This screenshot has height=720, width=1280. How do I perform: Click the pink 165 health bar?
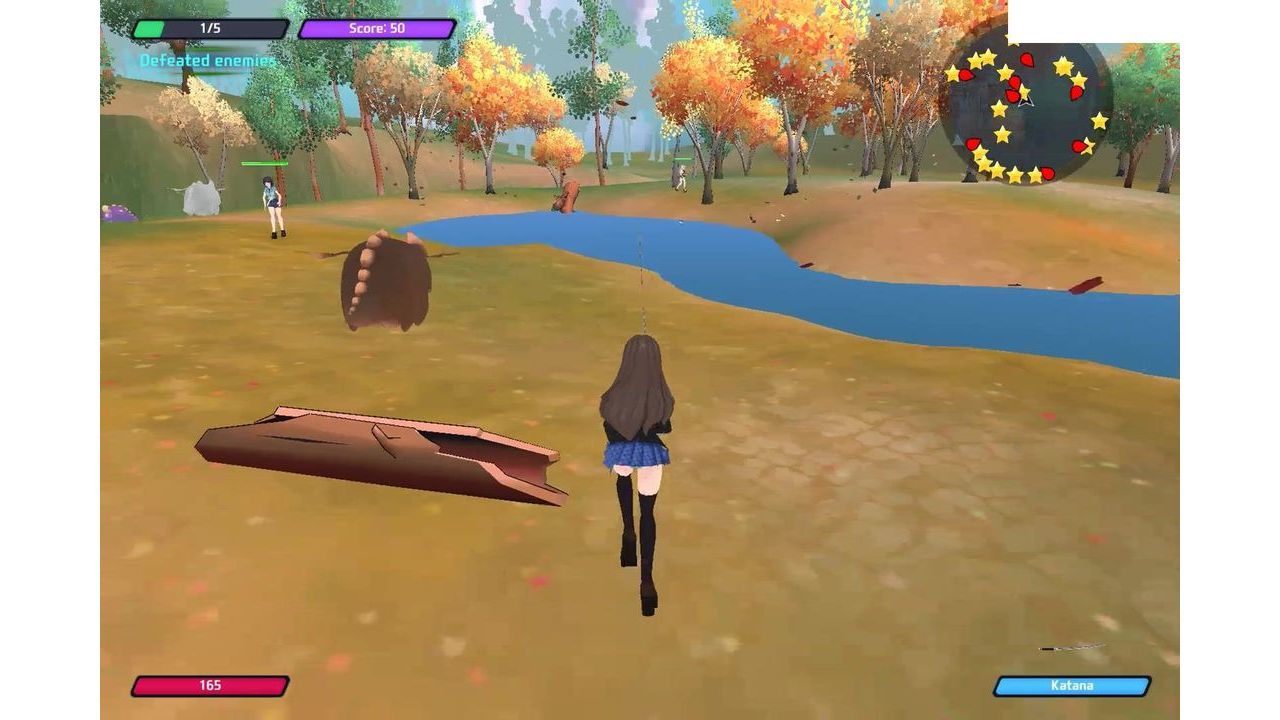click(210, 686)
